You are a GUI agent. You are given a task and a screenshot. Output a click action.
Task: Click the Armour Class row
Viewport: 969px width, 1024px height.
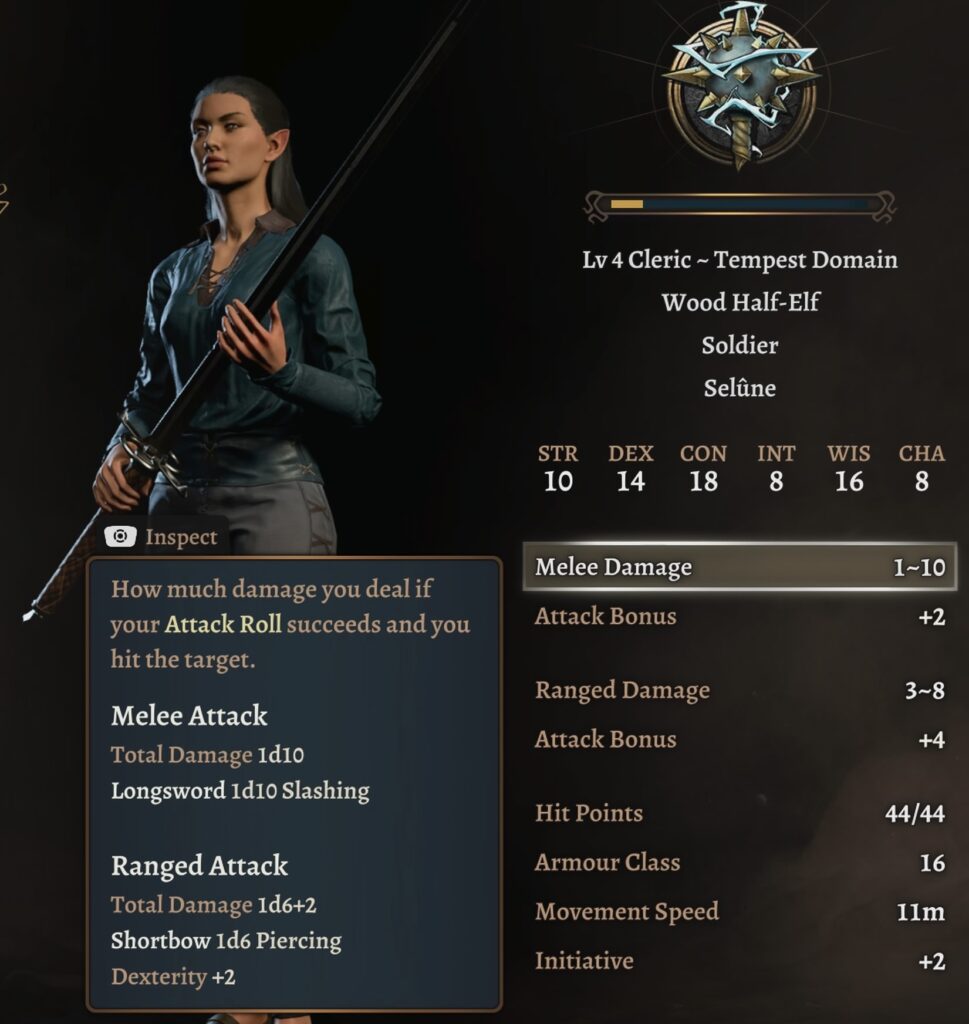point(739,862)
